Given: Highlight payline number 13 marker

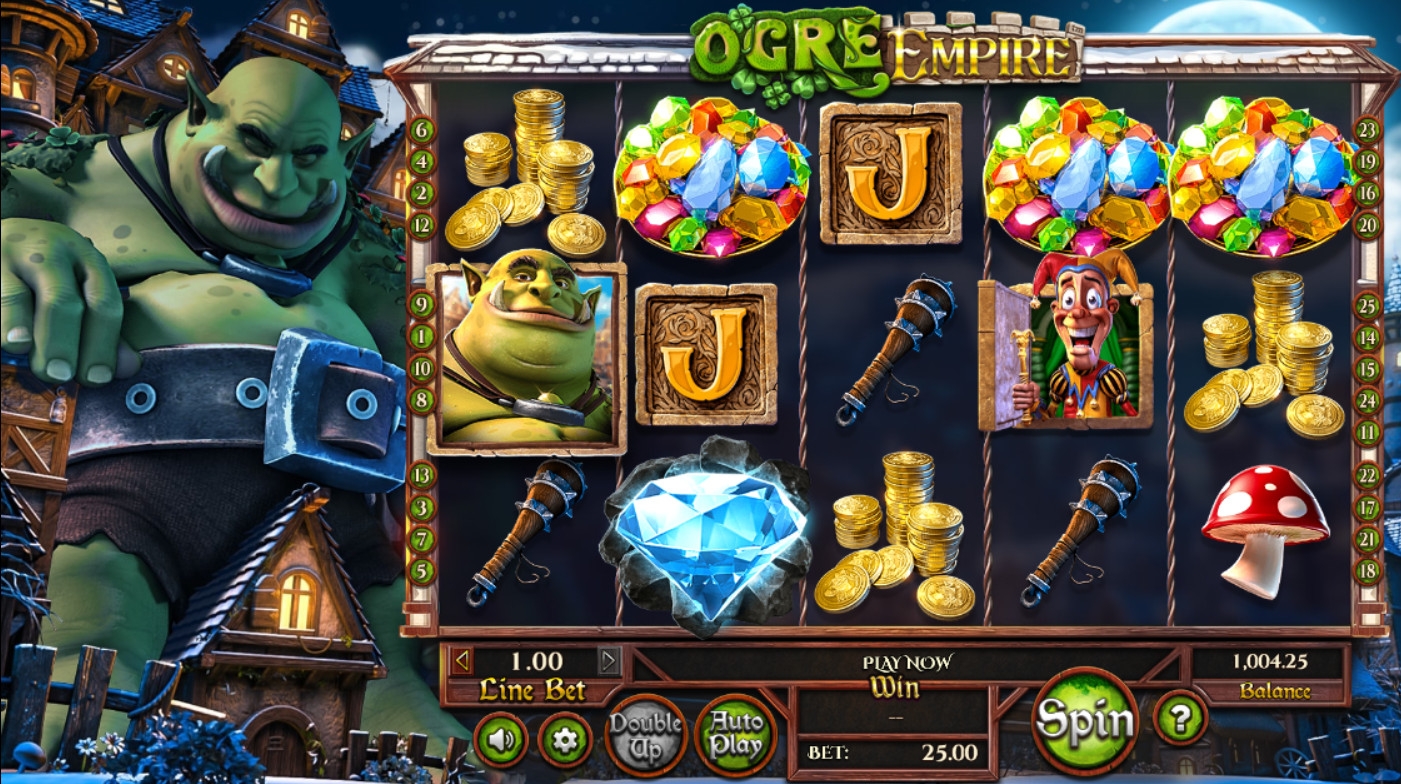Looking at the screenshot, I should tap(422, 475).
